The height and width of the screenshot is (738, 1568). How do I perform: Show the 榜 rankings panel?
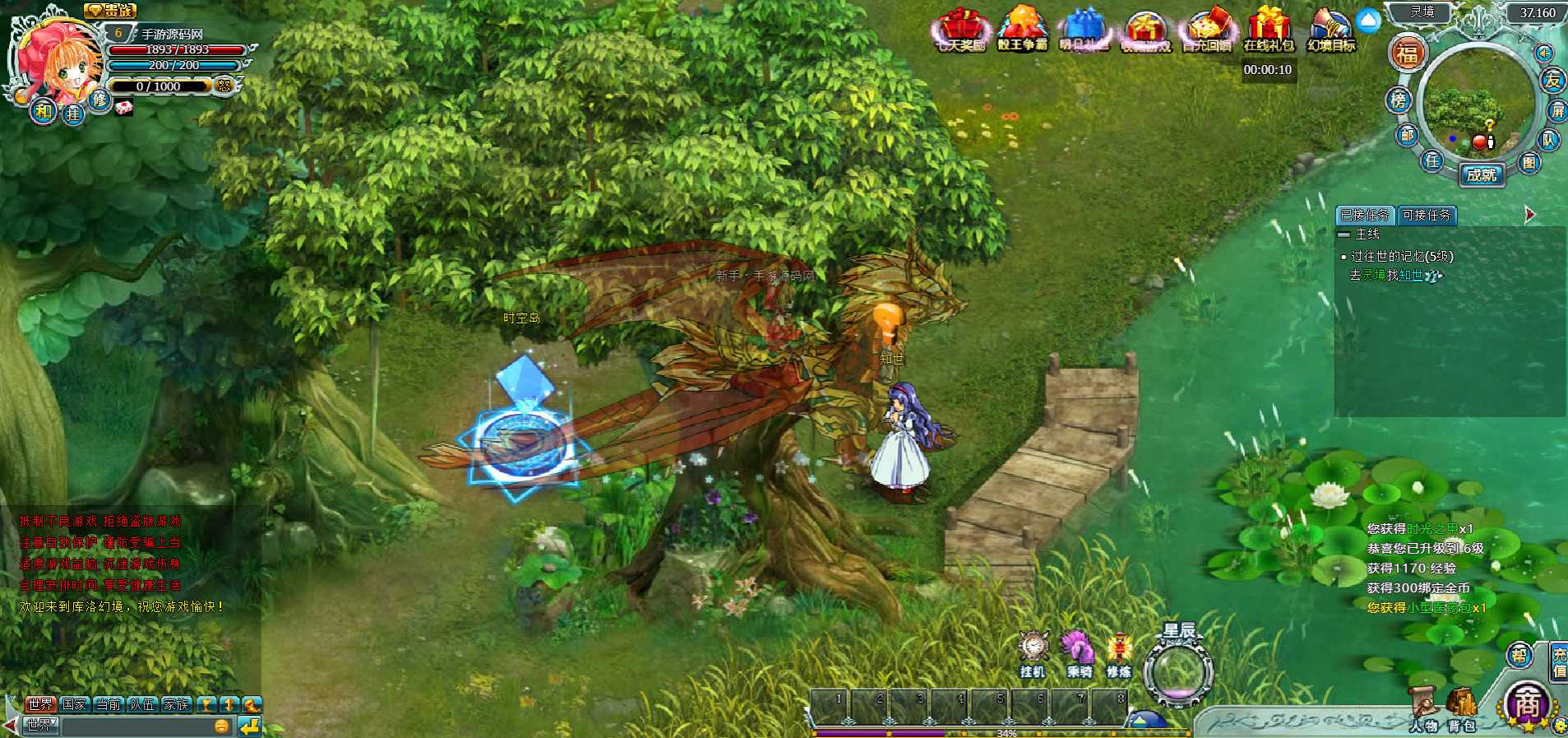[1398, 100]
